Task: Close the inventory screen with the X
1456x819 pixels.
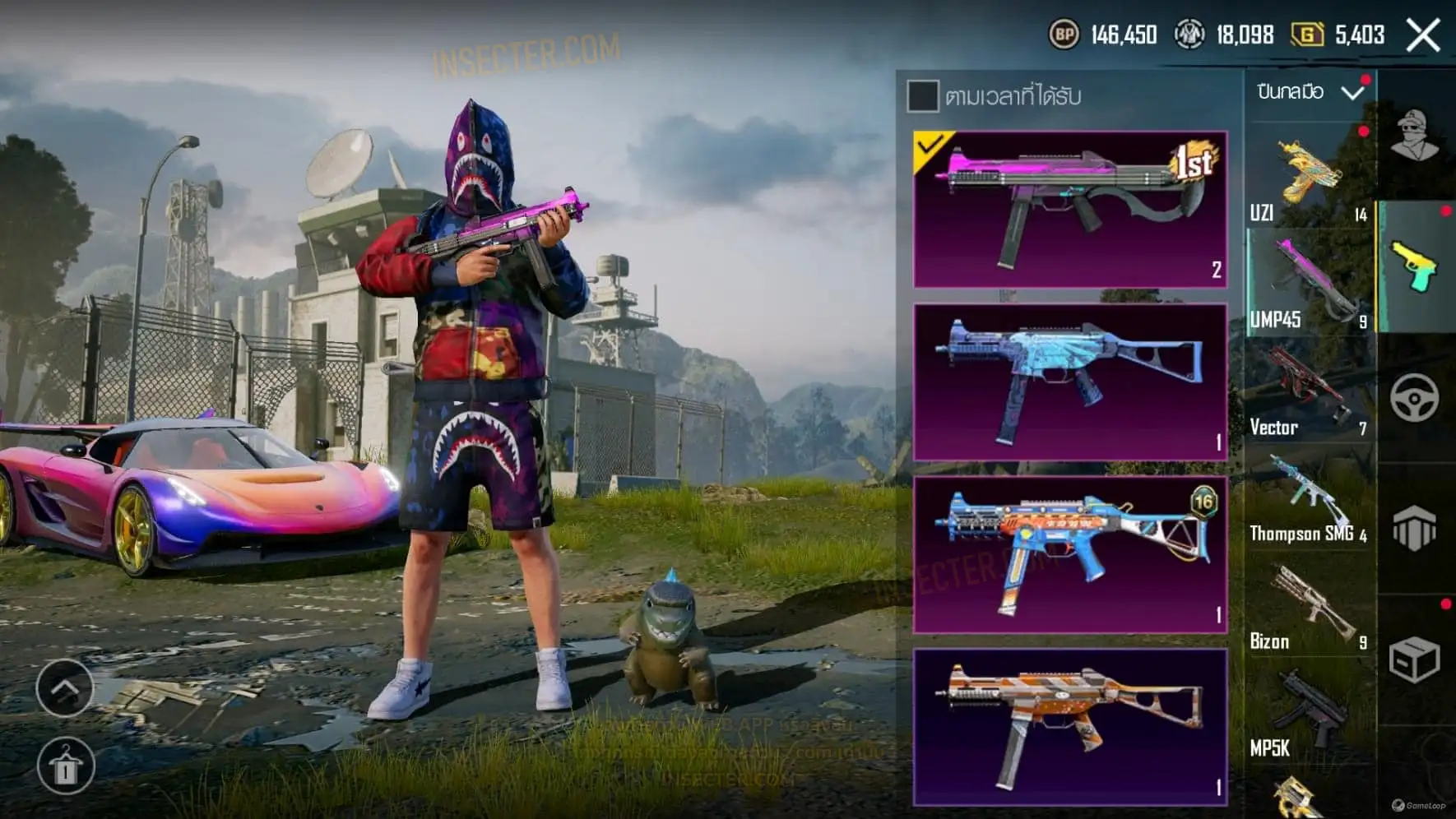Action: point(1423,35)
